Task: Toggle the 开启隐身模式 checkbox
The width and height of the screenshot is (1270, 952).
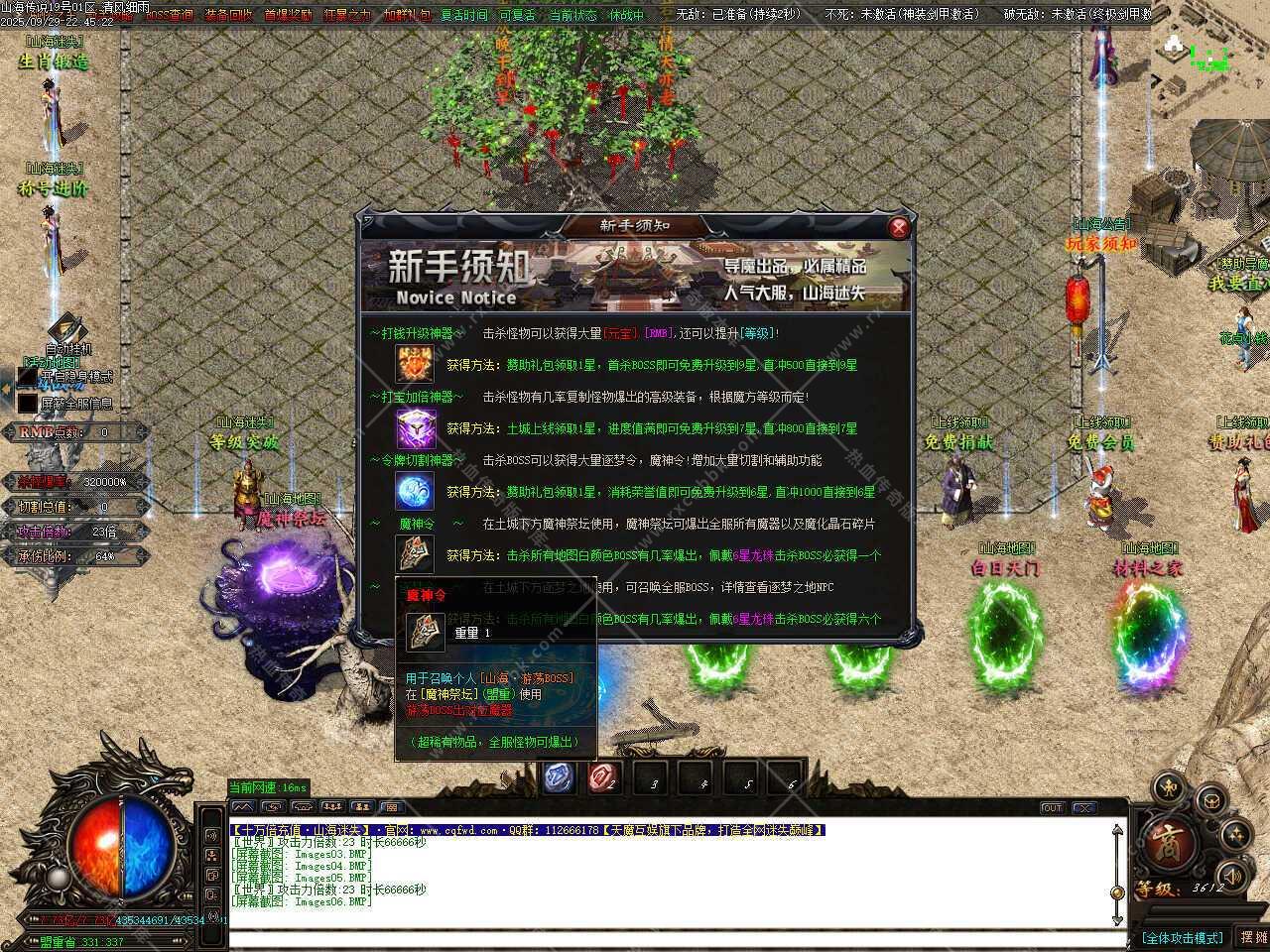Action: click(27, 378)
